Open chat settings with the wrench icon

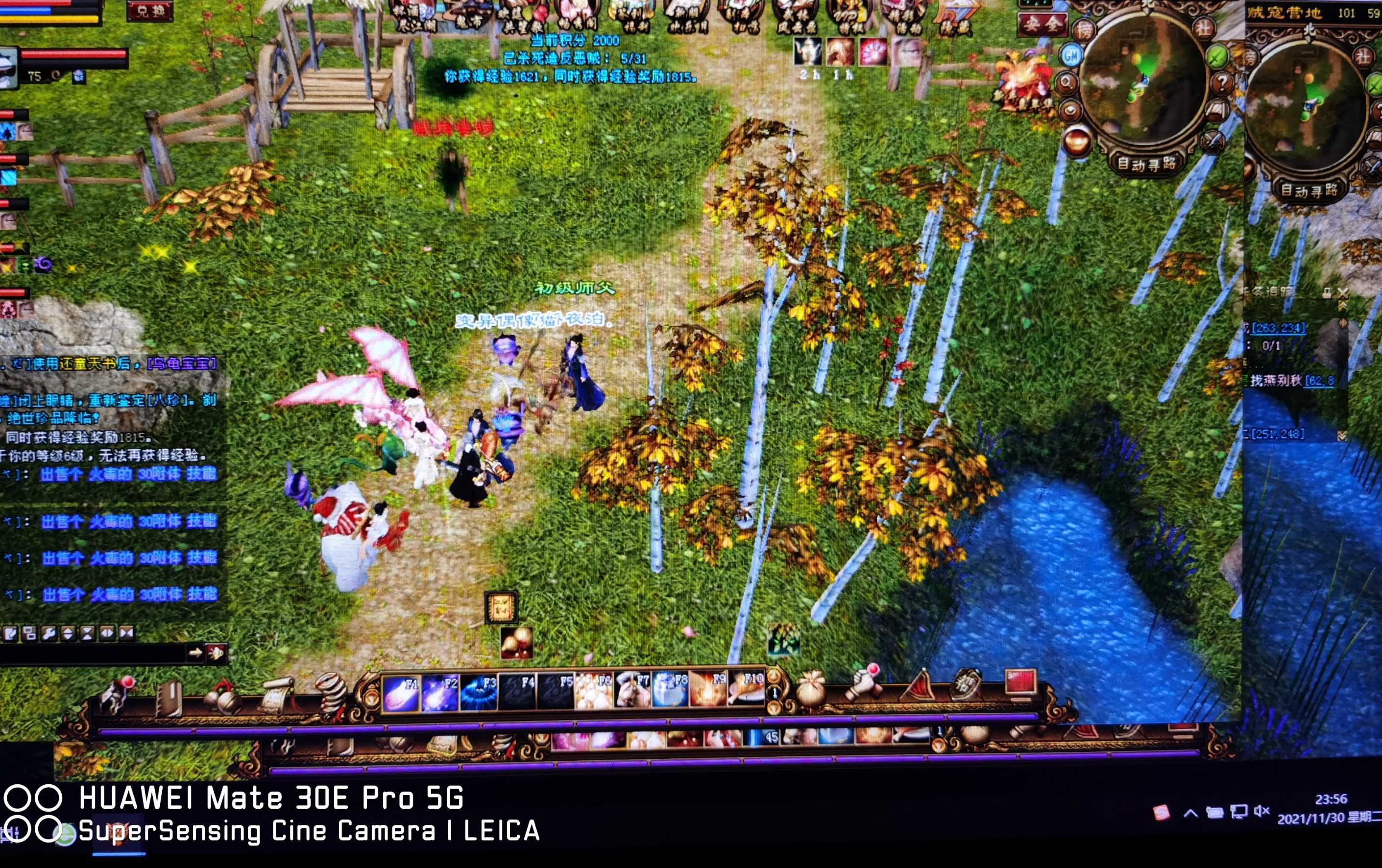coord(49,633)
